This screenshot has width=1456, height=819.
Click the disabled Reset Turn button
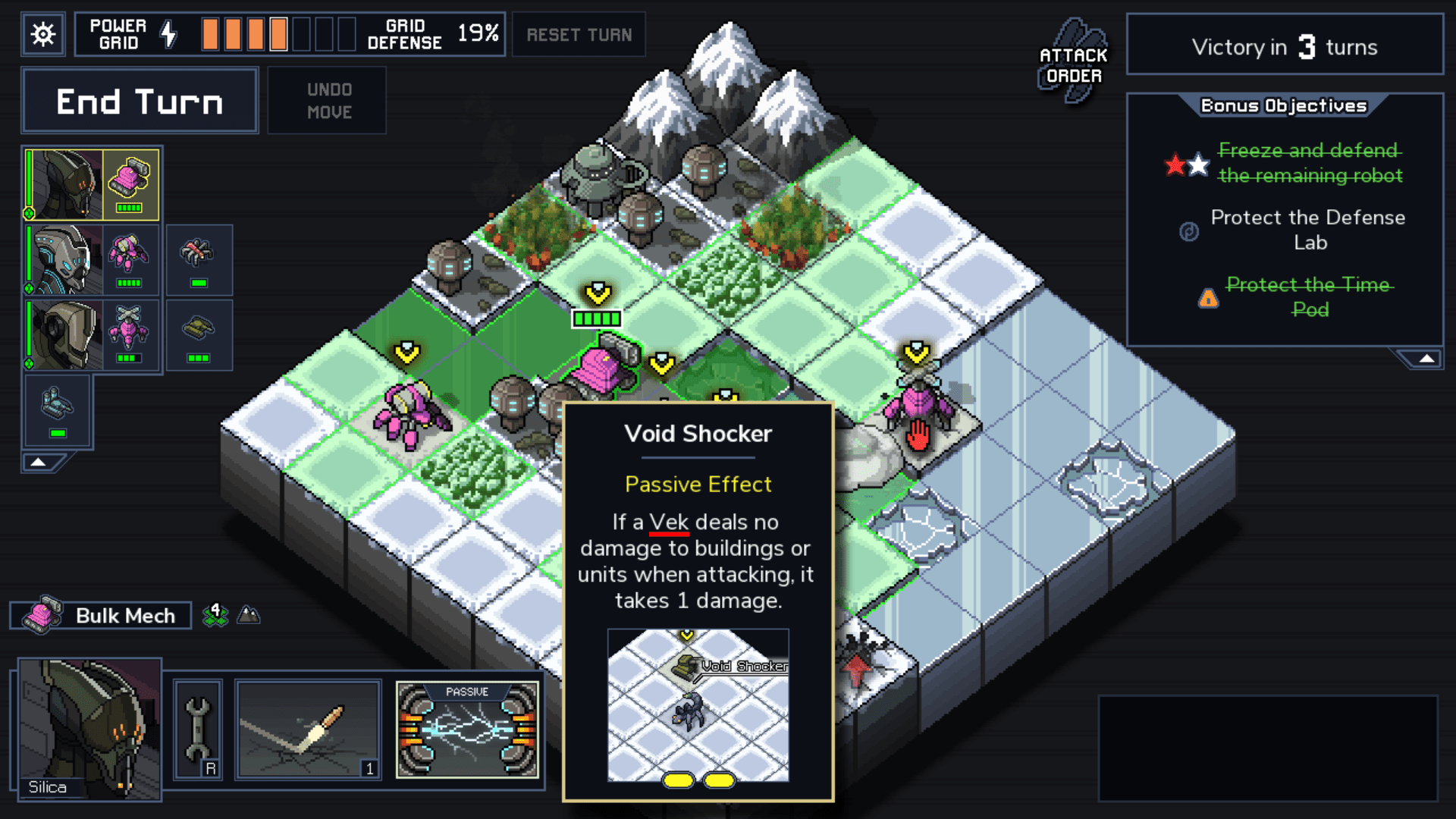tap(579, 34)
